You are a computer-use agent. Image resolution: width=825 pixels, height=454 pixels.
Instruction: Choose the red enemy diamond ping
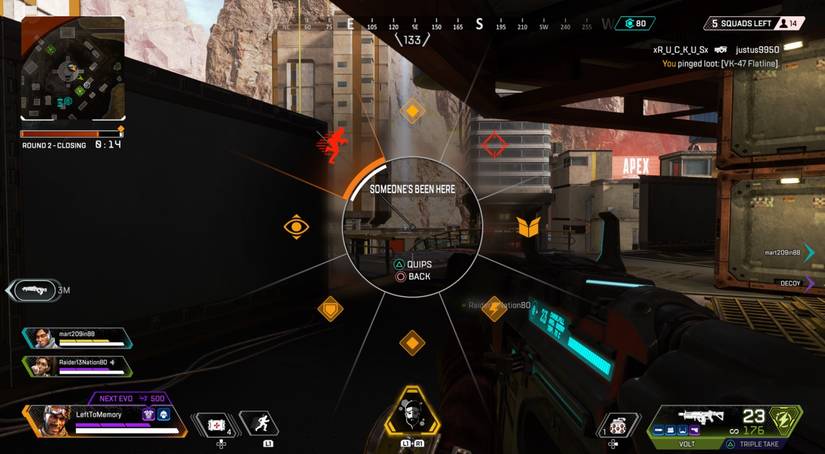[494, 145]
